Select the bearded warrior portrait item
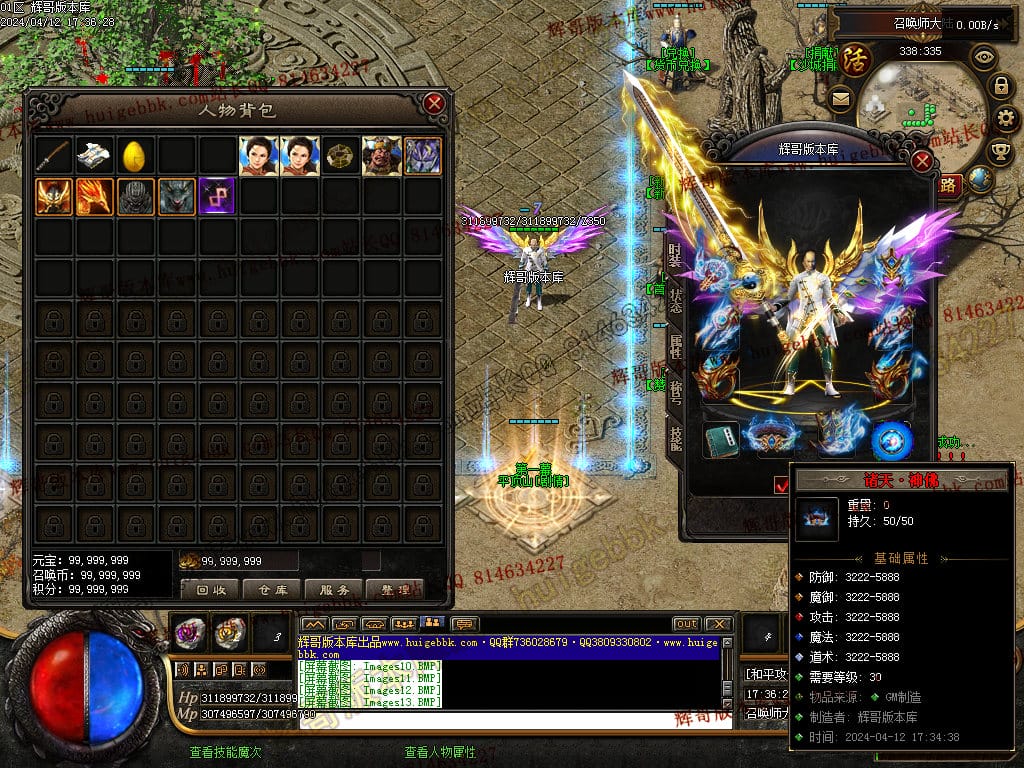This screenshot has width=1024, height=768. pyautogui.click(x=381, y=156)
